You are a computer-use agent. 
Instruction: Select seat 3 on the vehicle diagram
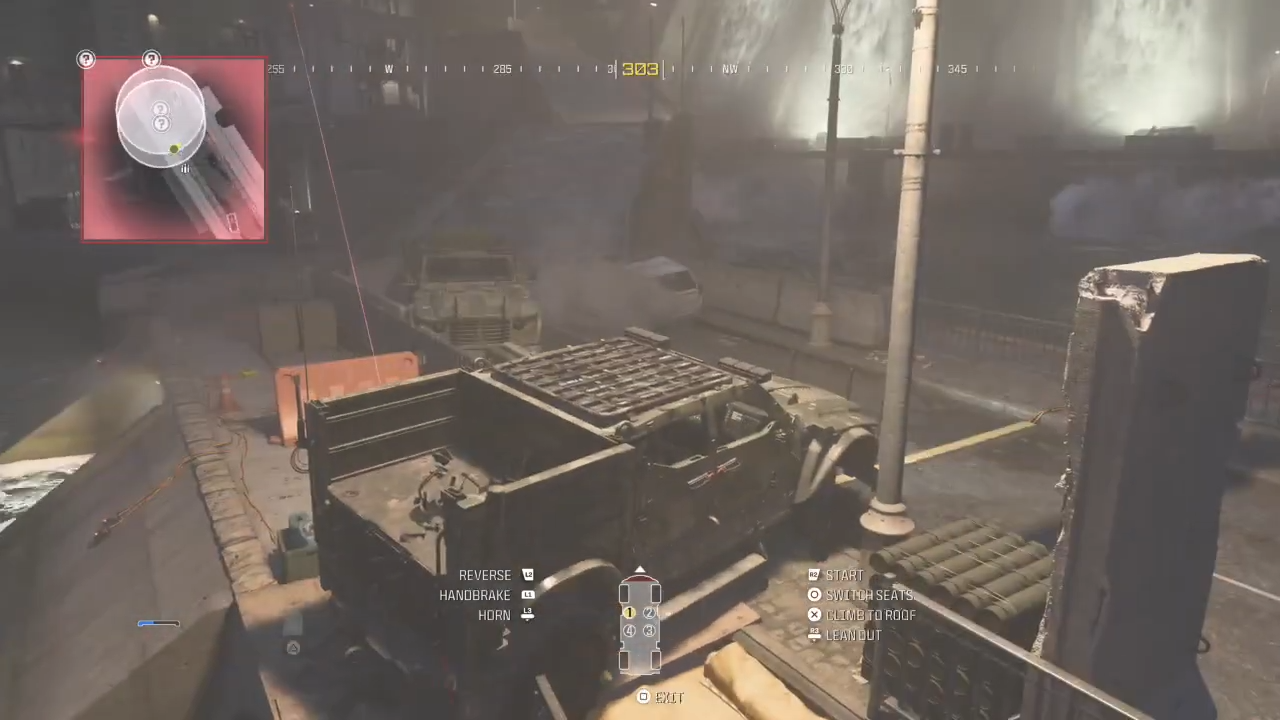click(649, 631)
